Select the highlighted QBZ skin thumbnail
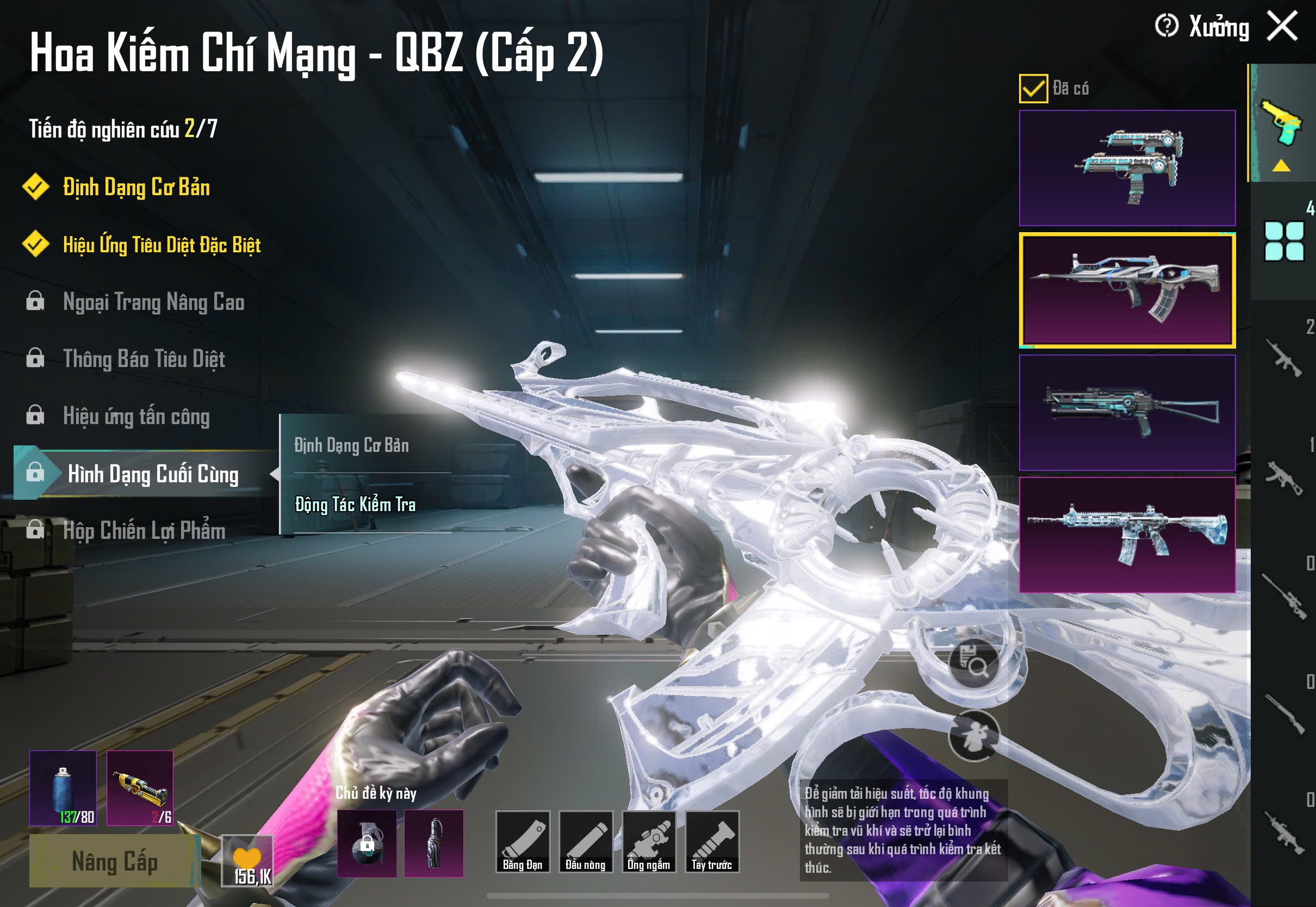Viewport: 1316px width, 907px height. 1127,290
